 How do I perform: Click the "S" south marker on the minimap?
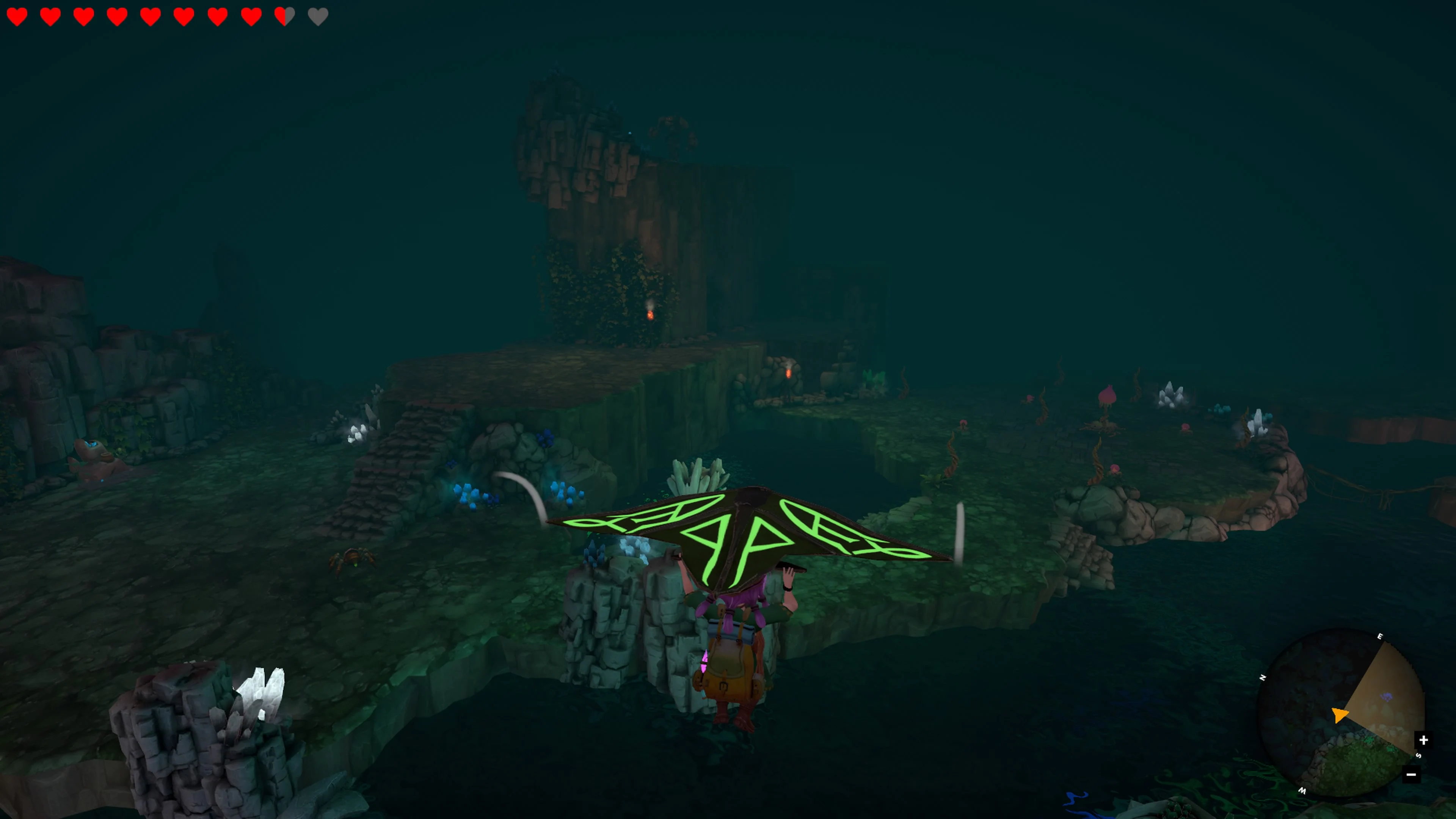[1419, 756]
